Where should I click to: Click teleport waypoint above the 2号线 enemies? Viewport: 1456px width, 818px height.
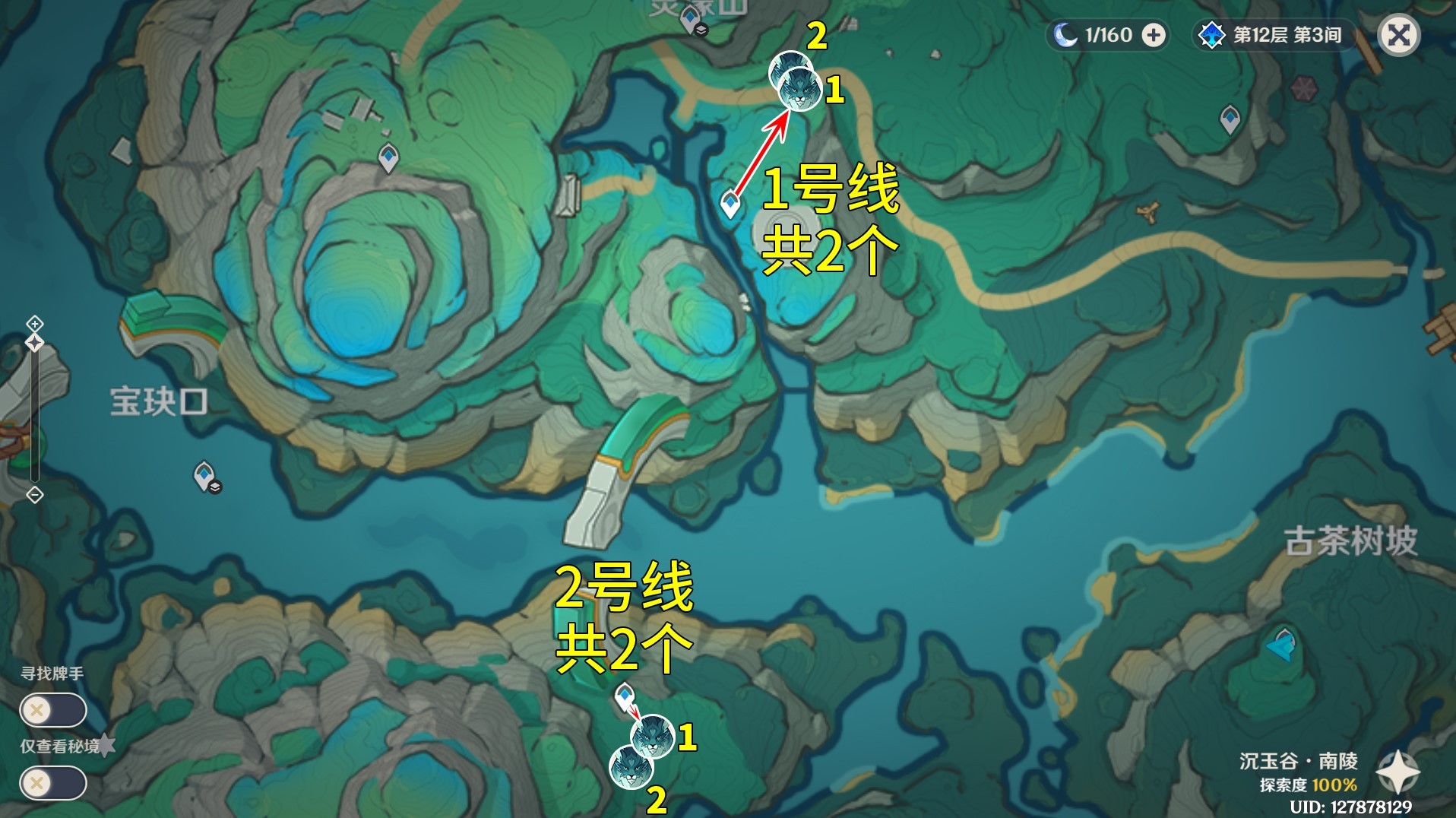[625, 694]
